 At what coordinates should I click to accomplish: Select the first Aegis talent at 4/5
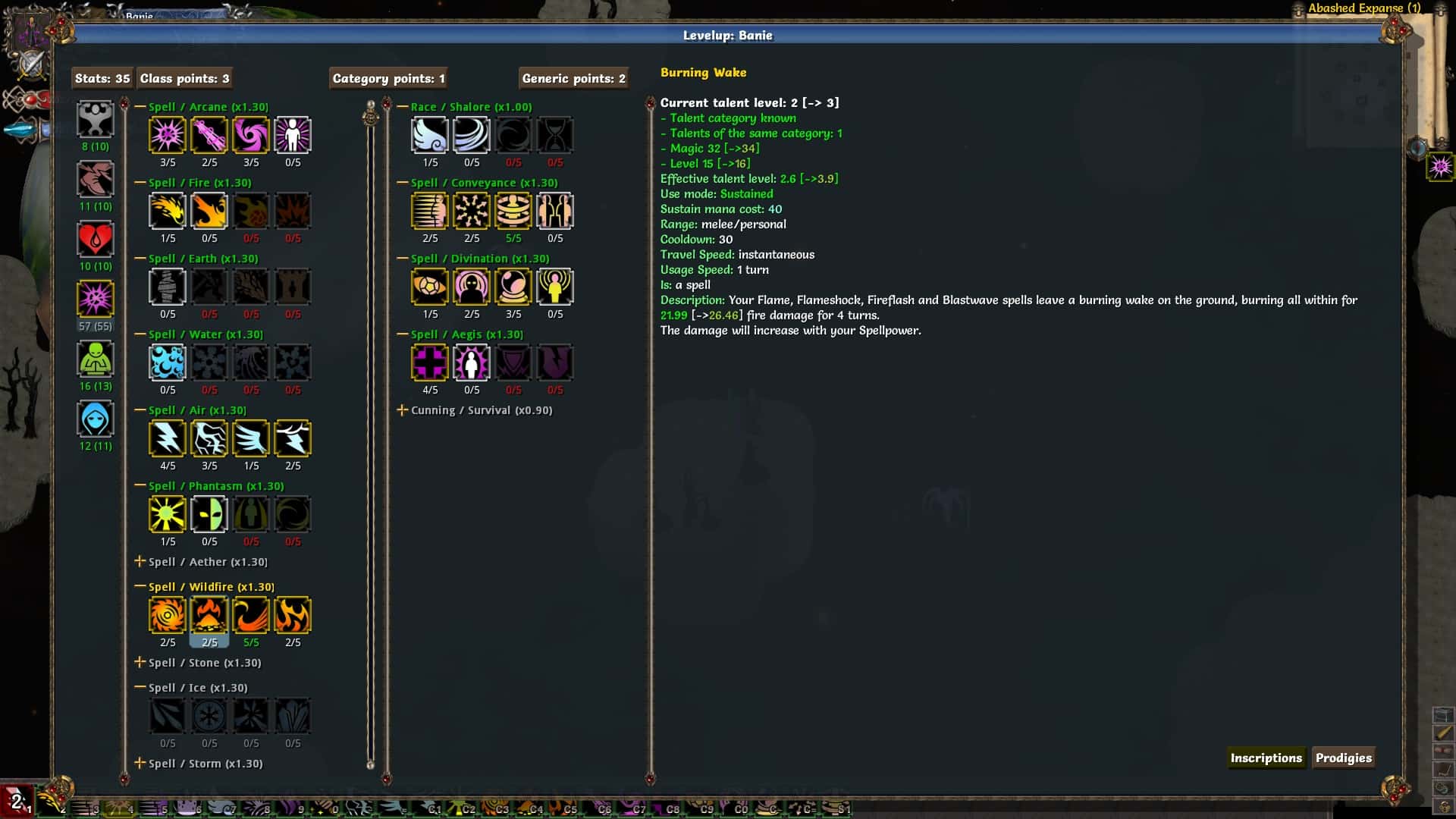429,362
